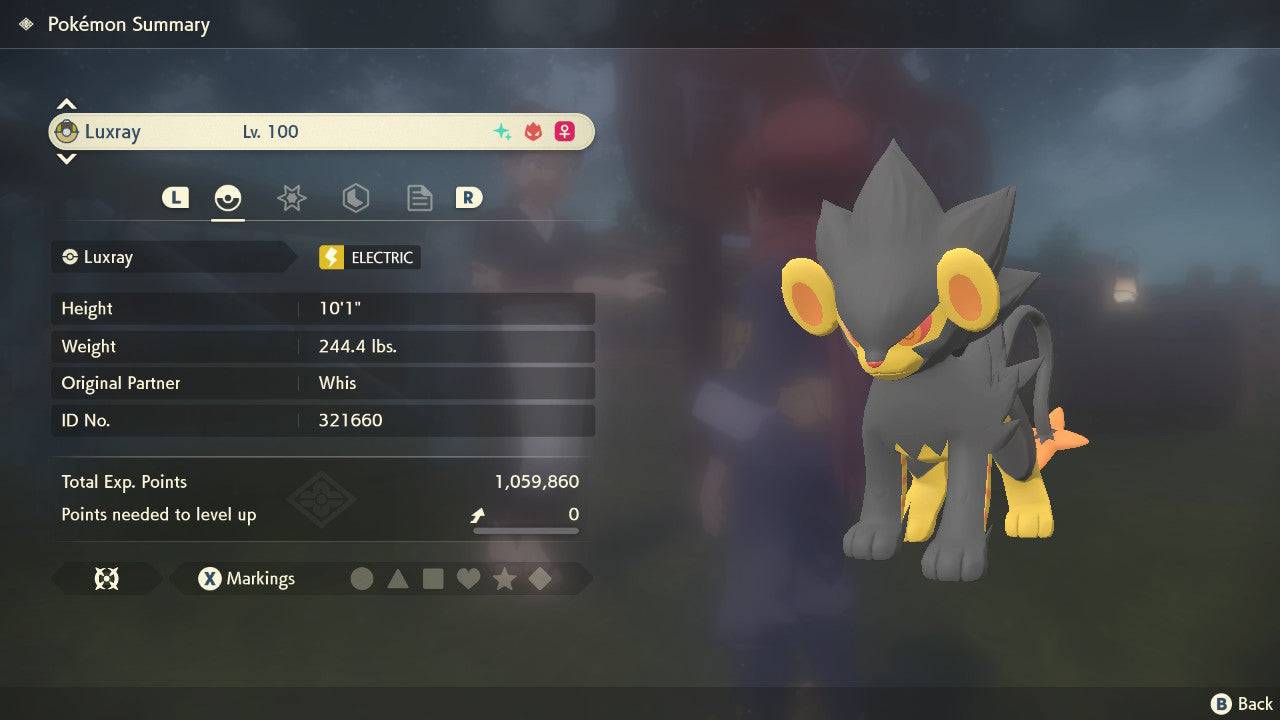
Task: Select the Luxray name bar
Action: click(x=322, y=132)
